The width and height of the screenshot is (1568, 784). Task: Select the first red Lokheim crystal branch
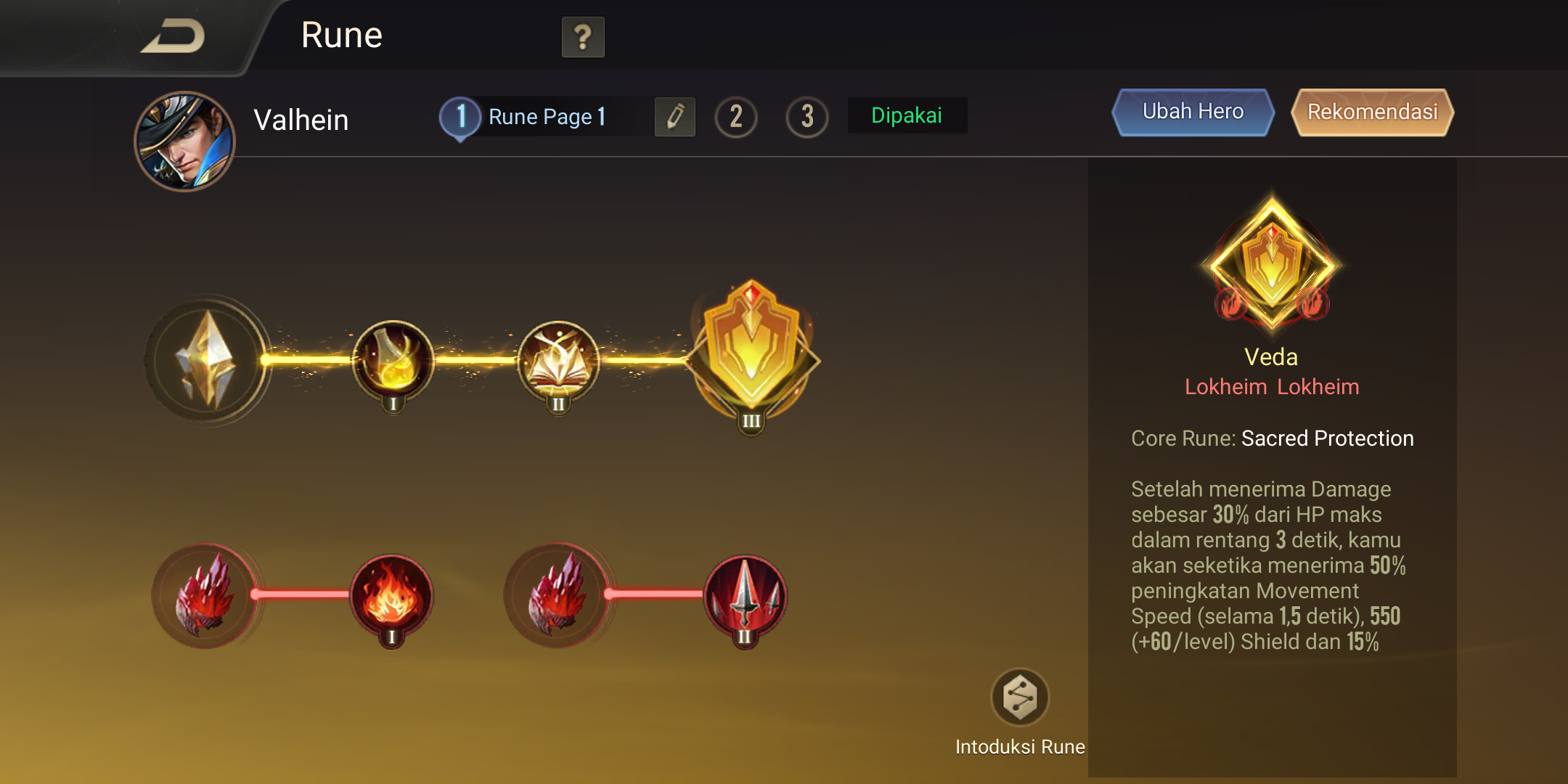205,595
